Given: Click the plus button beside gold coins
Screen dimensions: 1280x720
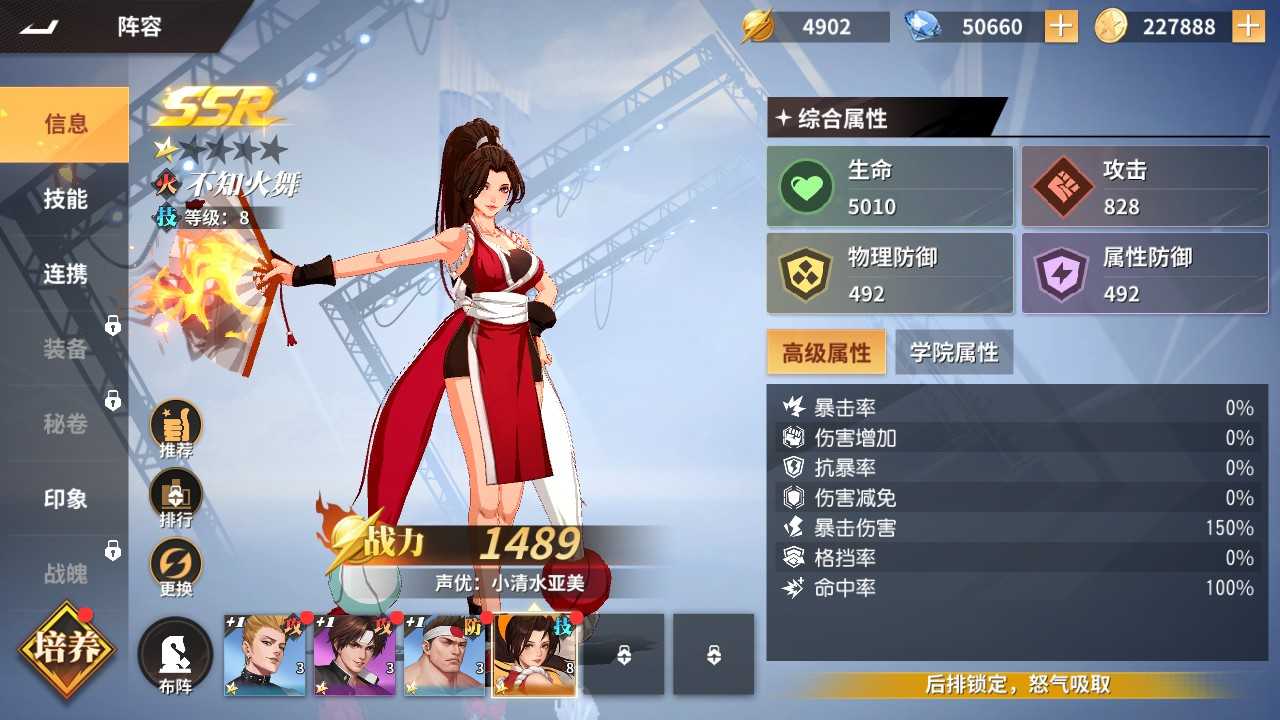Looking at the screenshot, I should click(1248, 26).
